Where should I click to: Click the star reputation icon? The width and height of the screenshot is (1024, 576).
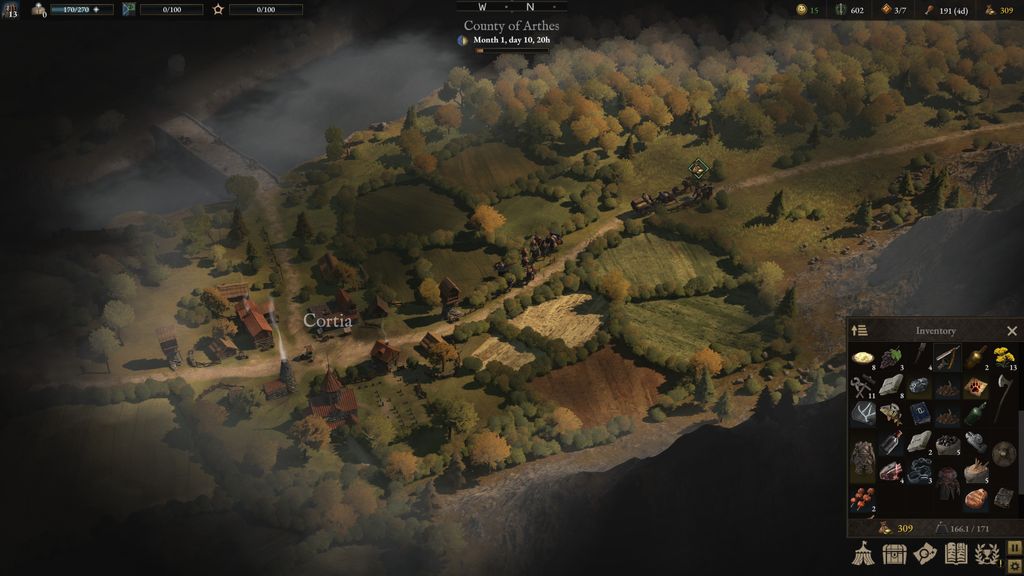(218, 9)
